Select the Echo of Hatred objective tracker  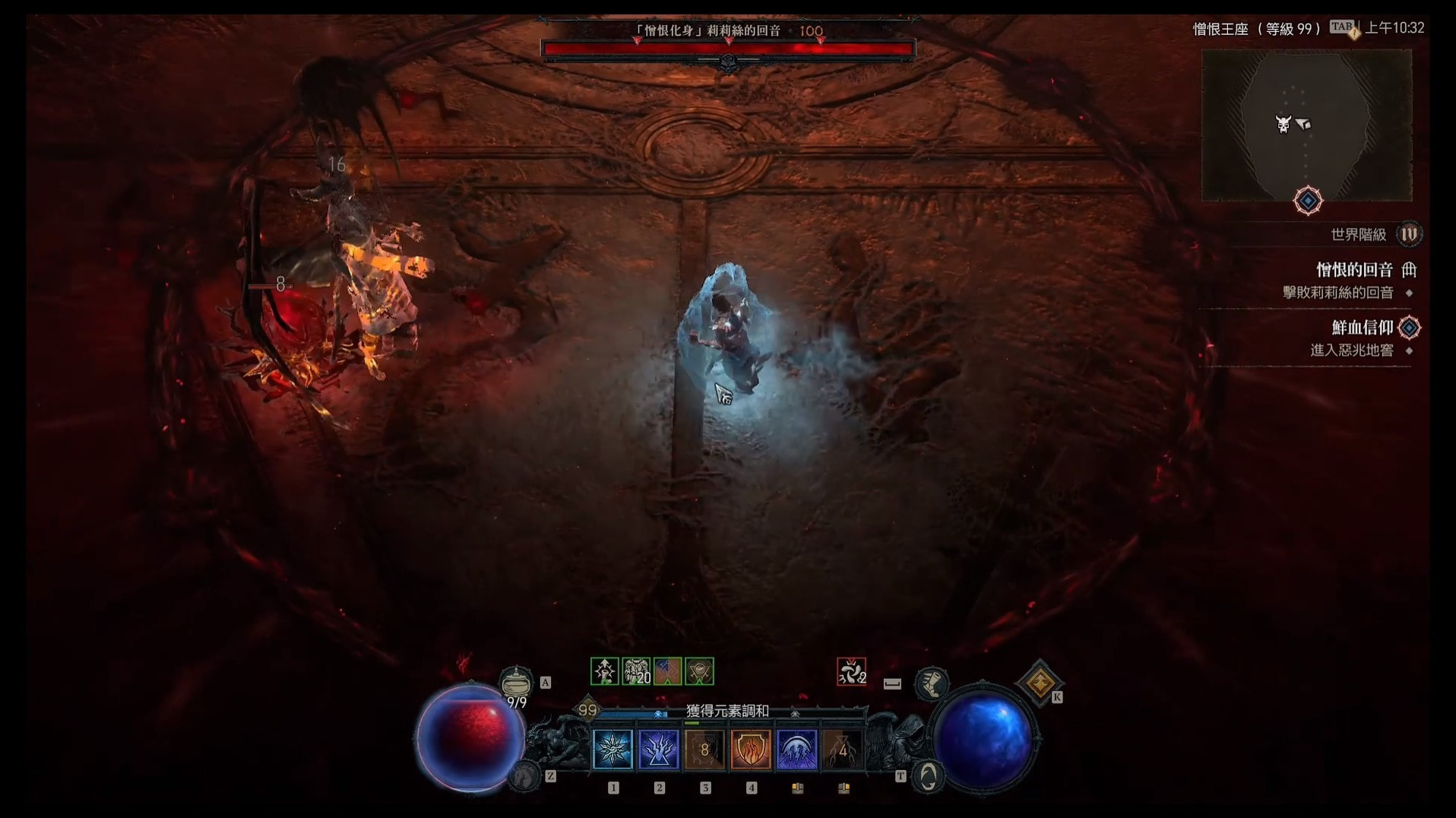pyautogui.click(x=1355, y=270)
